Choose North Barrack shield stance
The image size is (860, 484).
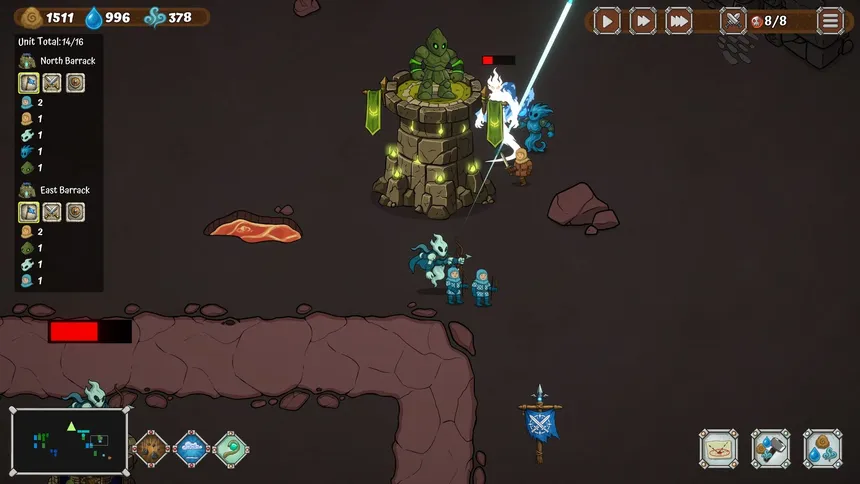click(x=75, y=83)
